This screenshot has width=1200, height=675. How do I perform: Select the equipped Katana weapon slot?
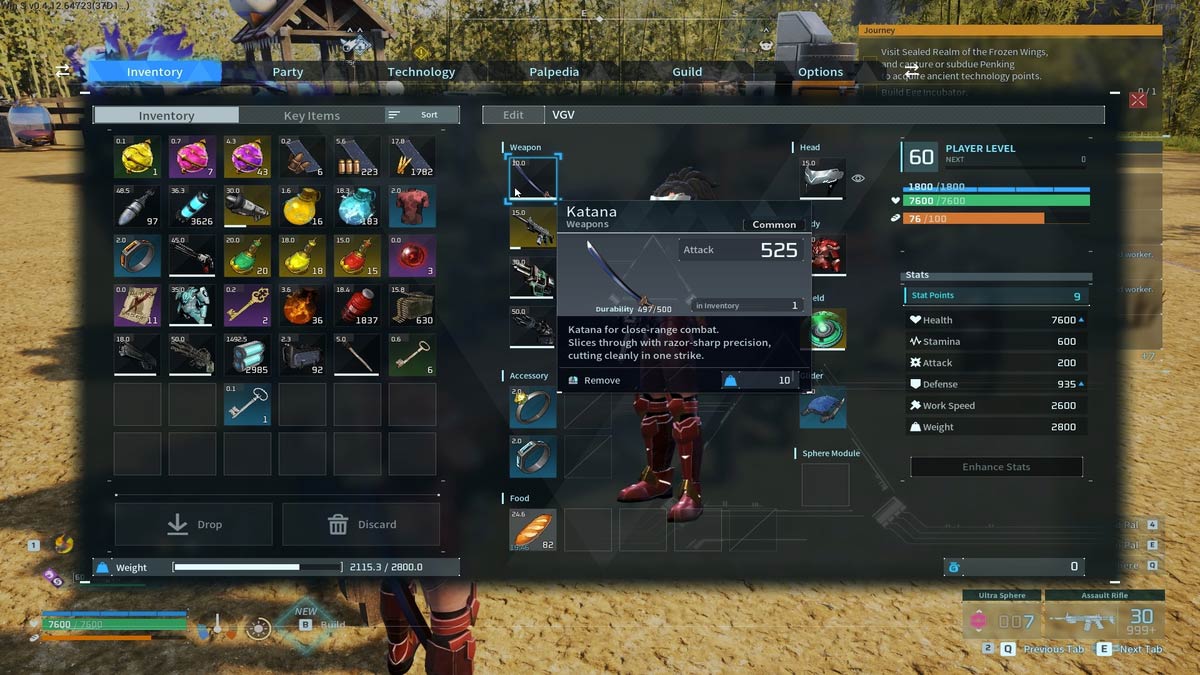532,178
